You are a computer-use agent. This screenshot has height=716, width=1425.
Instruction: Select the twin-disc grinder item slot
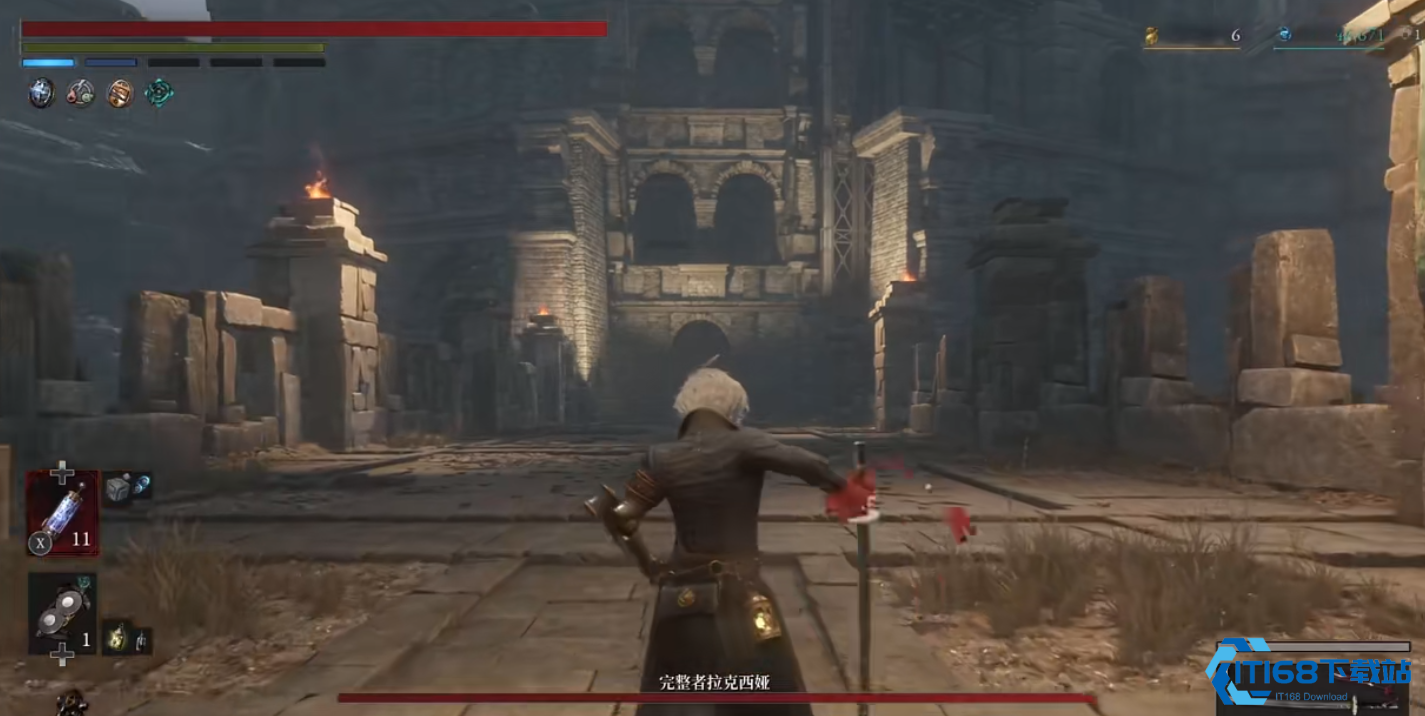click(x=62, y=612)
